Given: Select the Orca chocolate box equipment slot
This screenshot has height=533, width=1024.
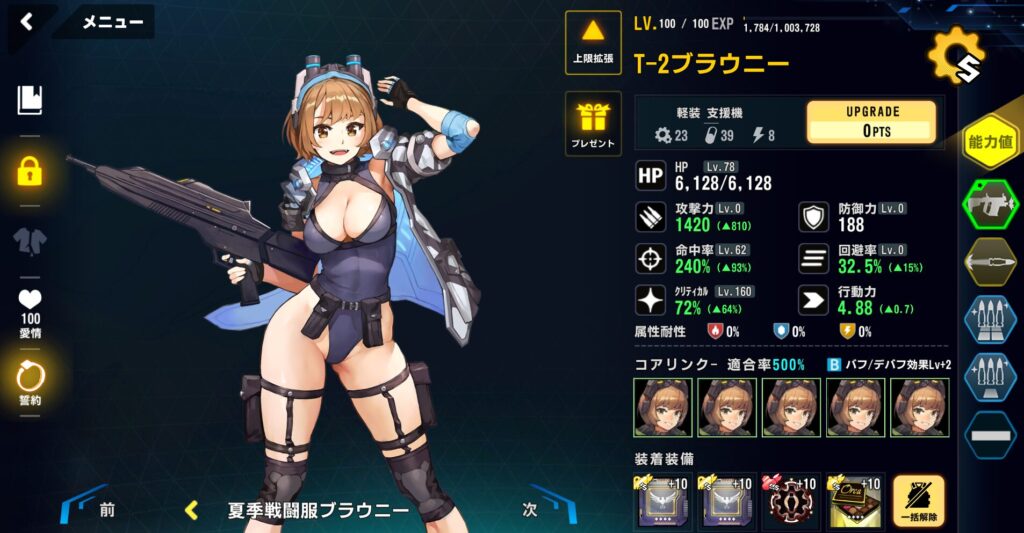Looking at the screenshot, I should pos(853,501).
